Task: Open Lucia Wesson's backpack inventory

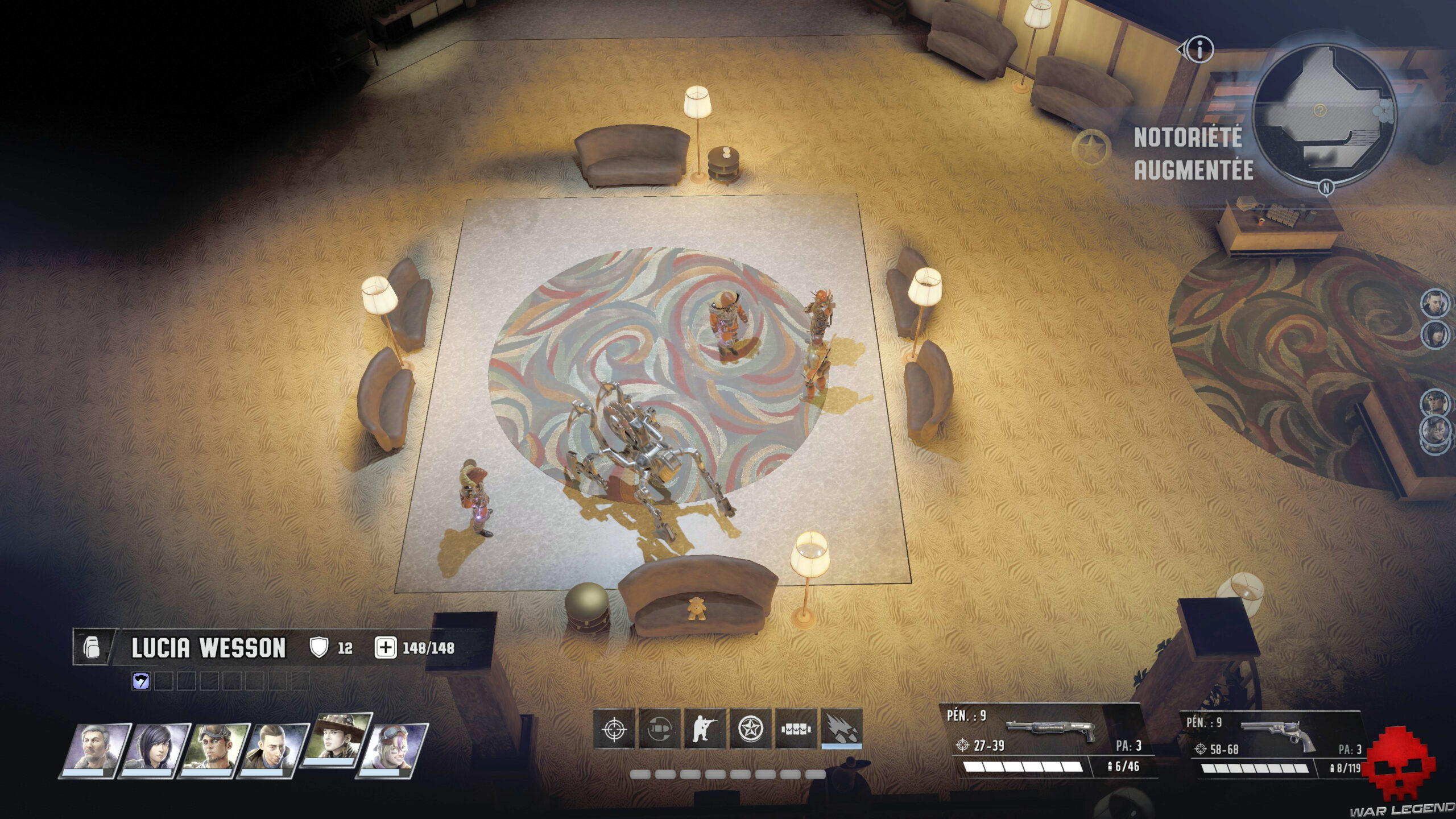Action: click(91, 648)
